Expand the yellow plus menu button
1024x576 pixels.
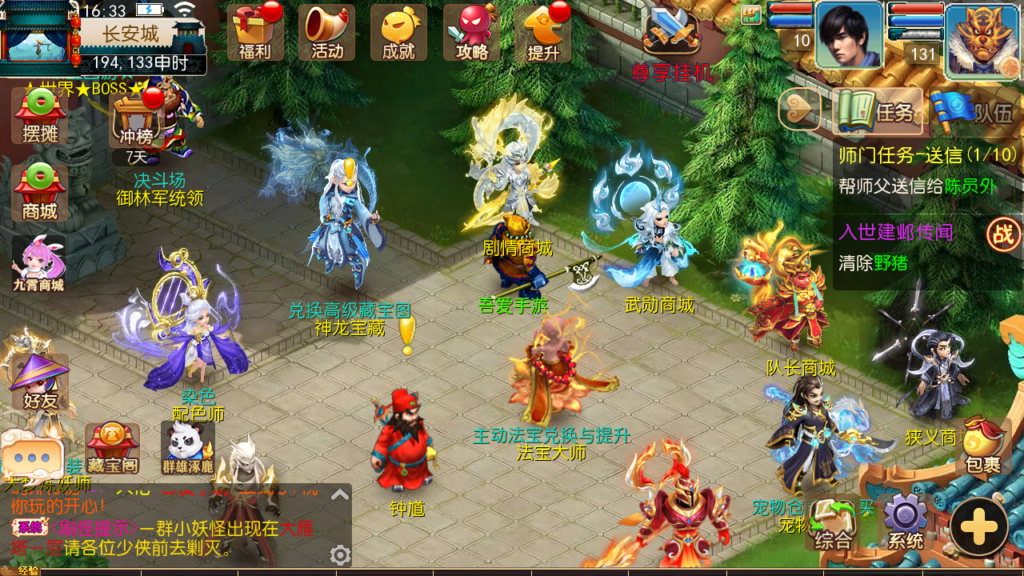(x=978, y=526)
